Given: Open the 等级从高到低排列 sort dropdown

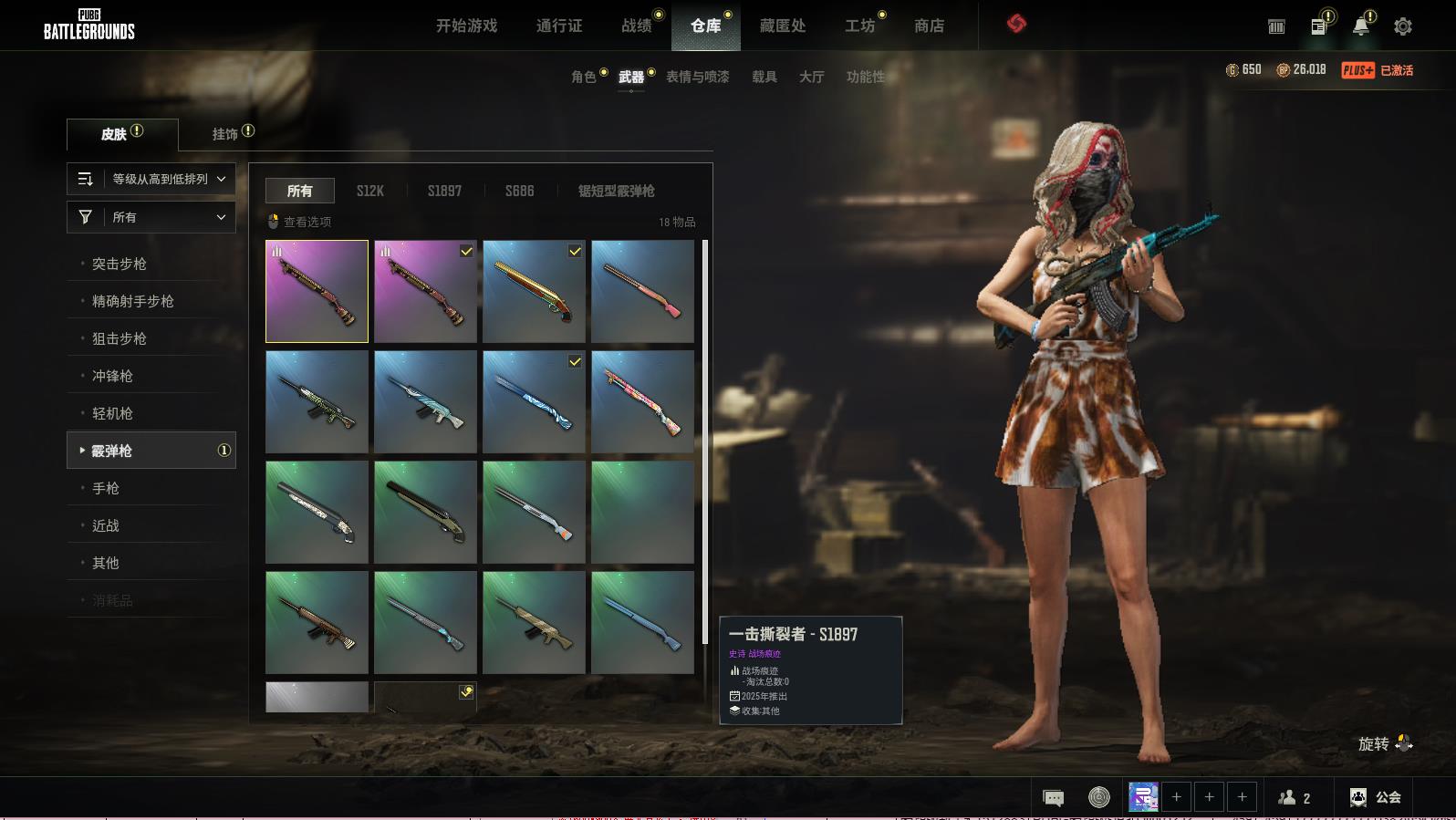Looking at the screenshot, I should [x=151, y=179].
